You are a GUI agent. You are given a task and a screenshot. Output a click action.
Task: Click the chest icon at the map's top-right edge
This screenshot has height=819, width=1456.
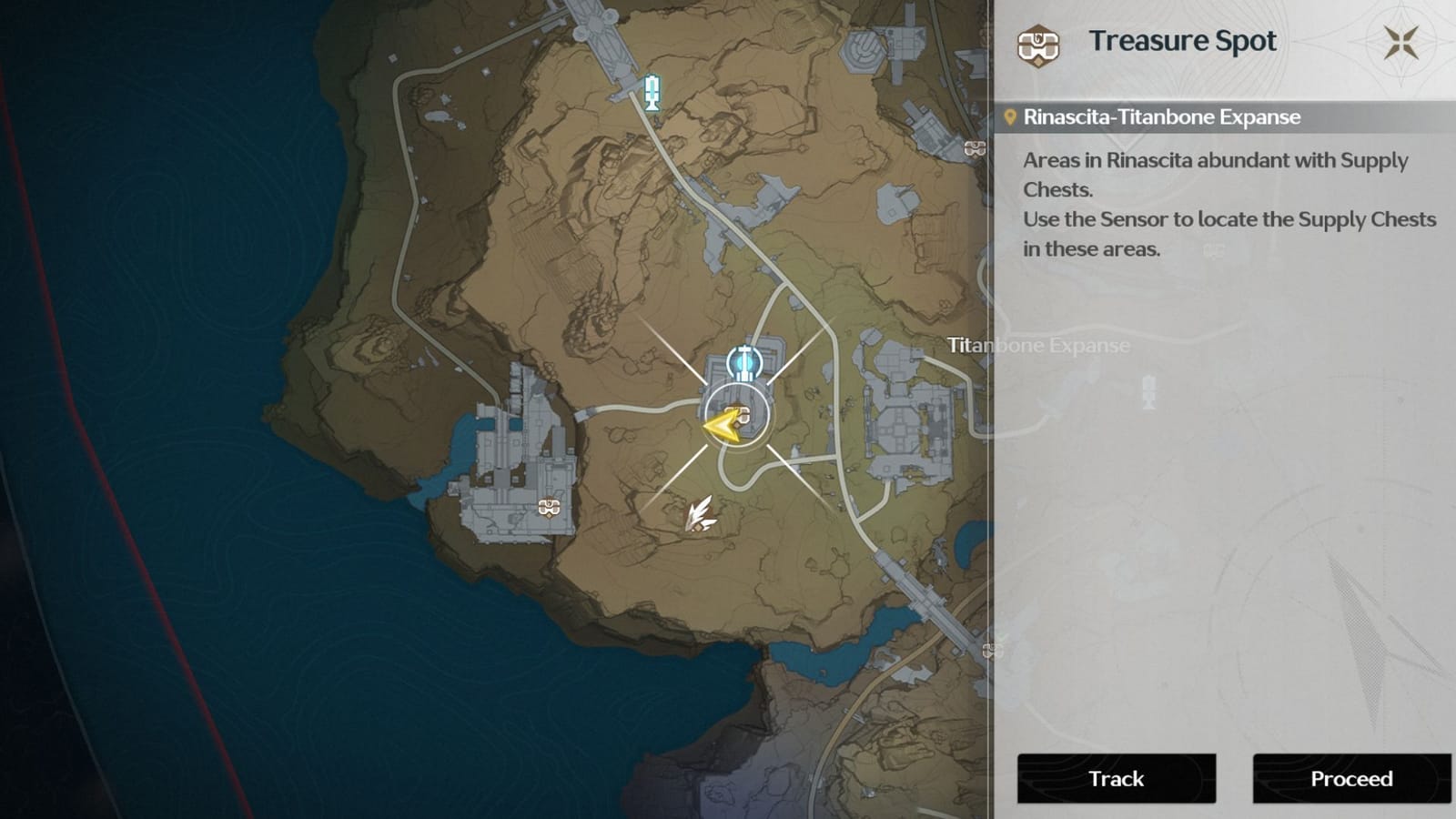[x=976, y=147]
